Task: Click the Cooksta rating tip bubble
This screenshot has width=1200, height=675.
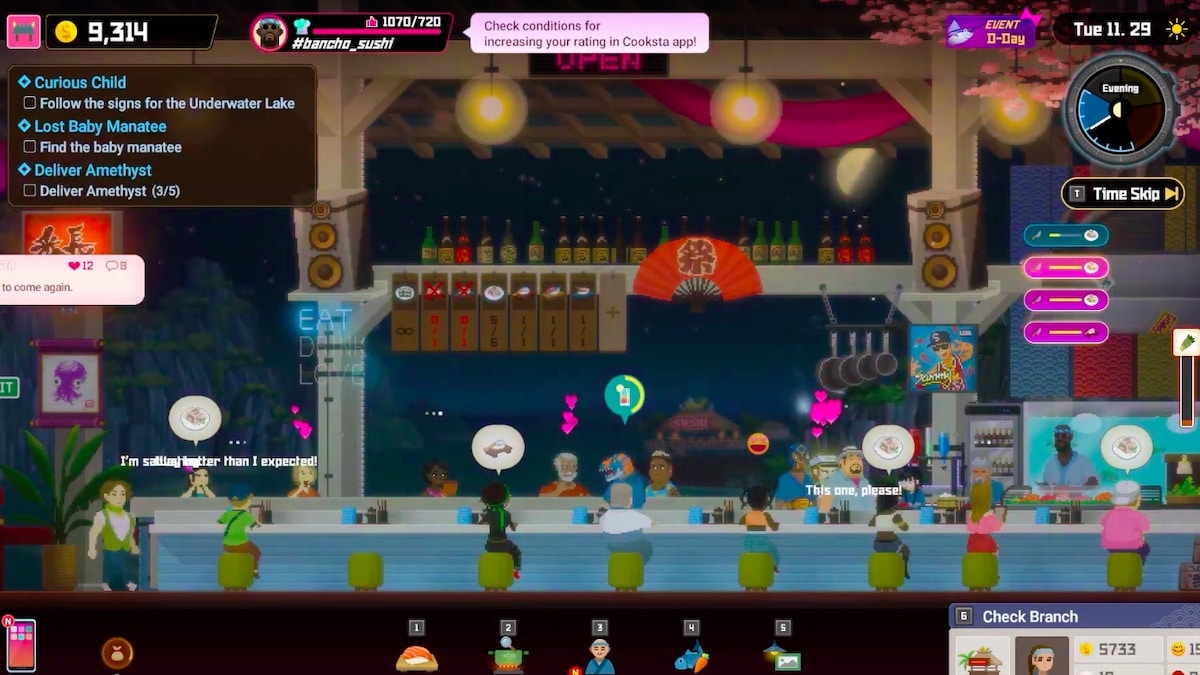Action: pos(589,33)
